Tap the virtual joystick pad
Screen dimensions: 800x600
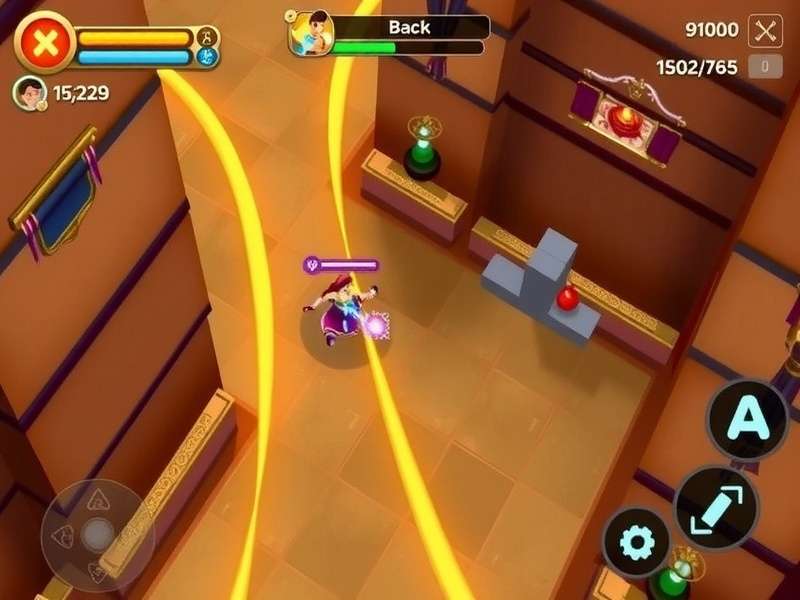click(97, 534)
